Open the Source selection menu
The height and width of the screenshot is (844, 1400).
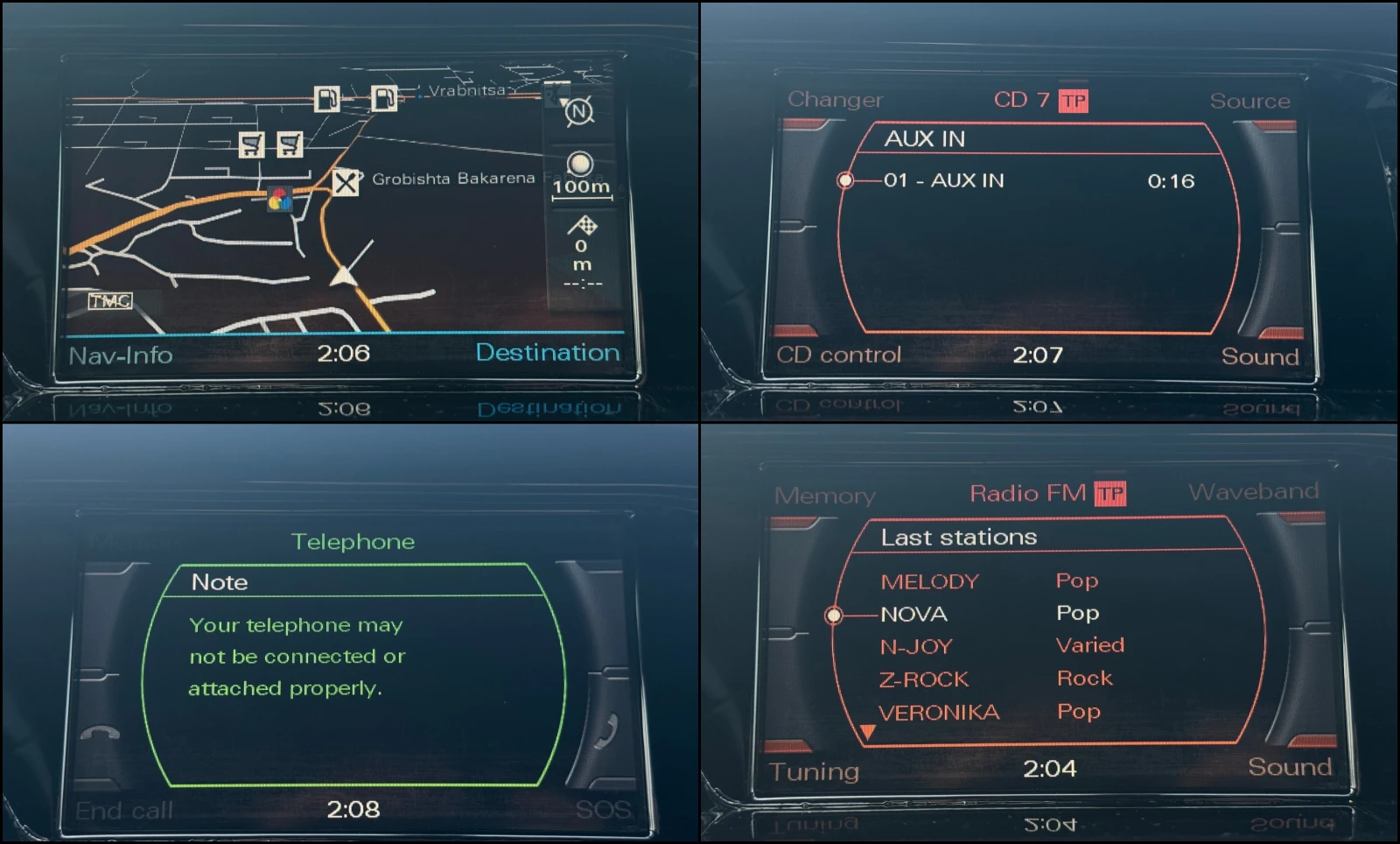pyautogui.click(x=1249, y=100)
